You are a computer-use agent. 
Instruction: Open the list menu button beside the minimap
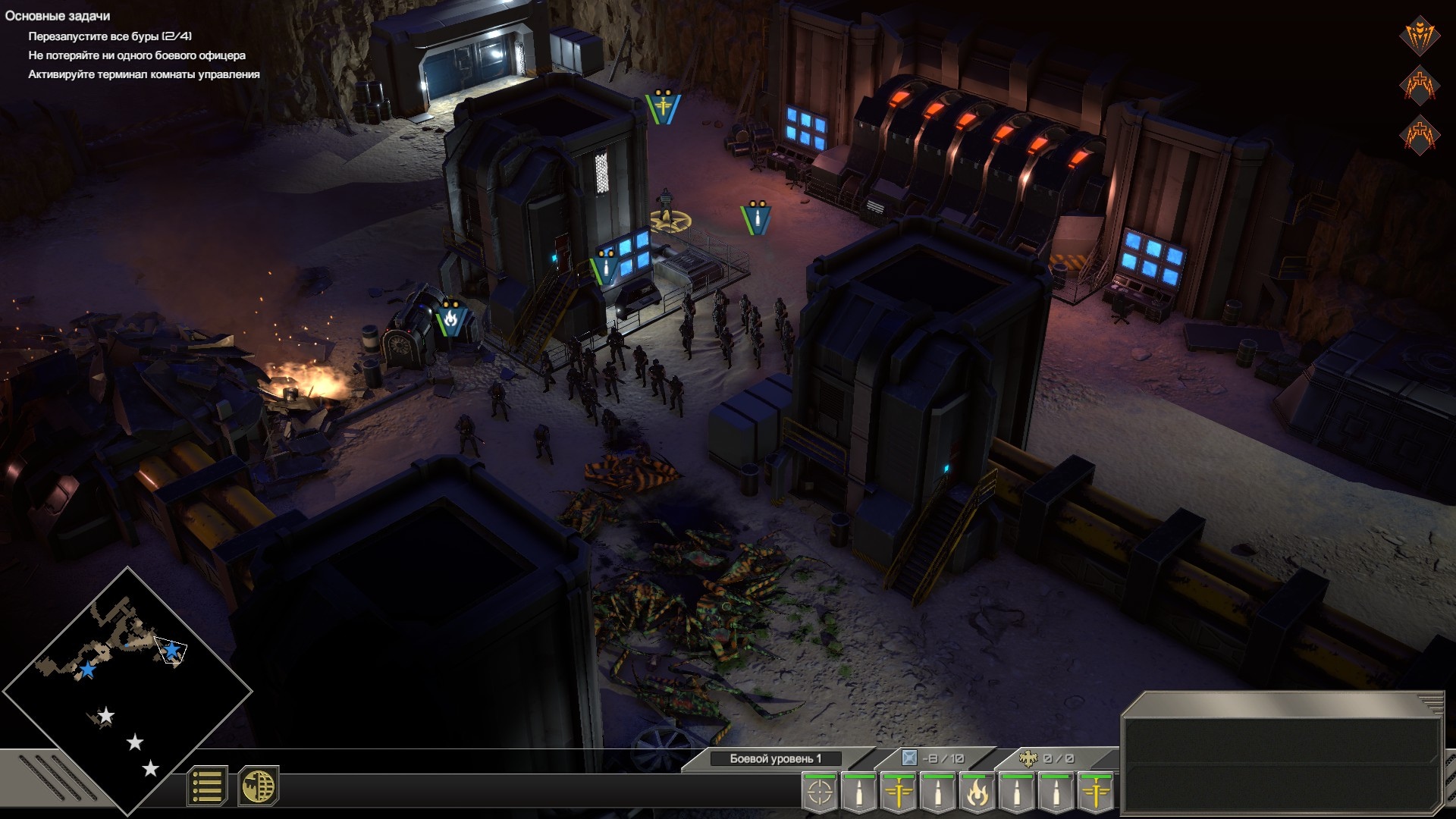(206, 786)
